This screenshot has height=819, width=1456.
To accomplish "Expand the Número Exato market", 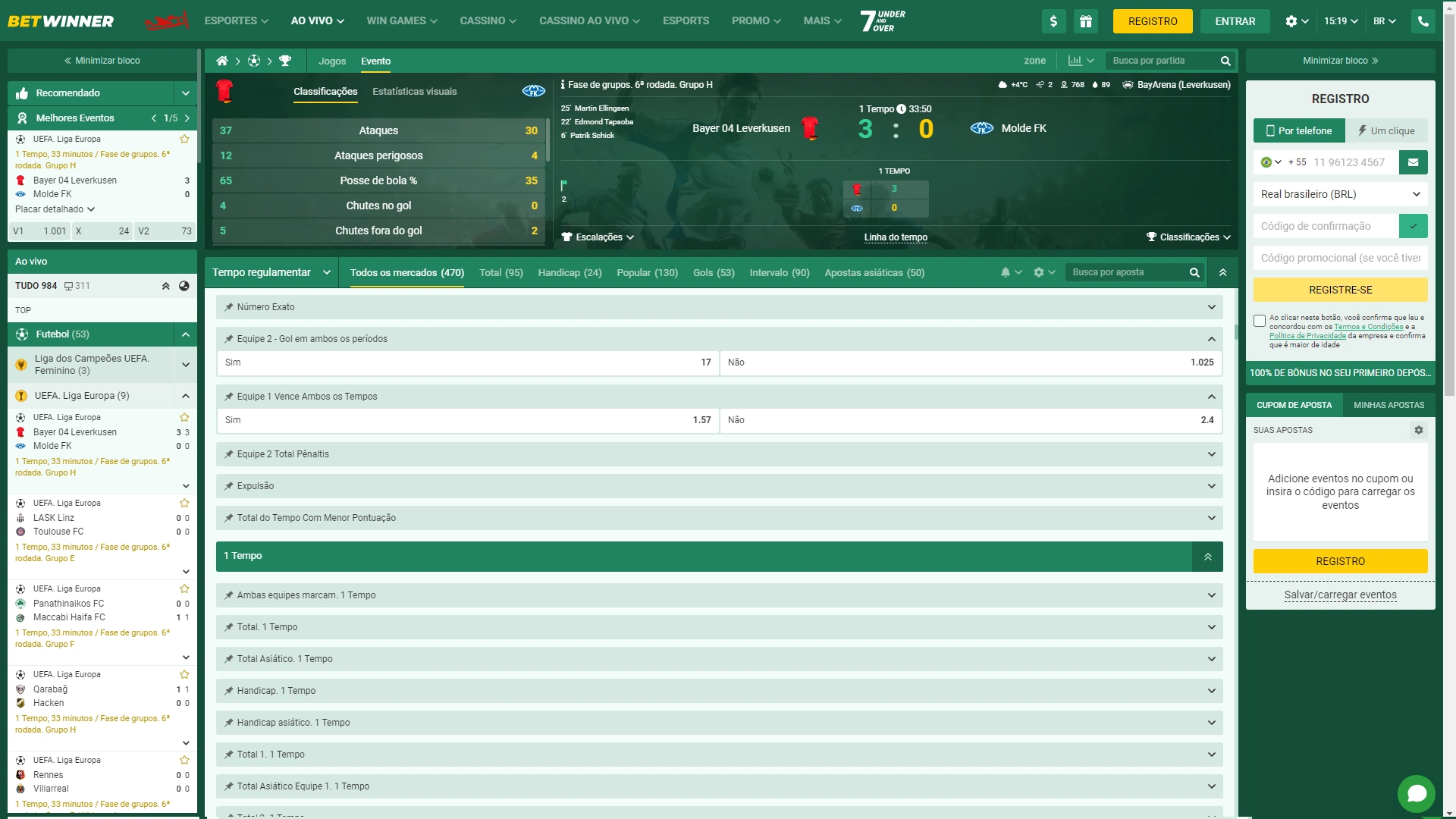I will [719, 307].
